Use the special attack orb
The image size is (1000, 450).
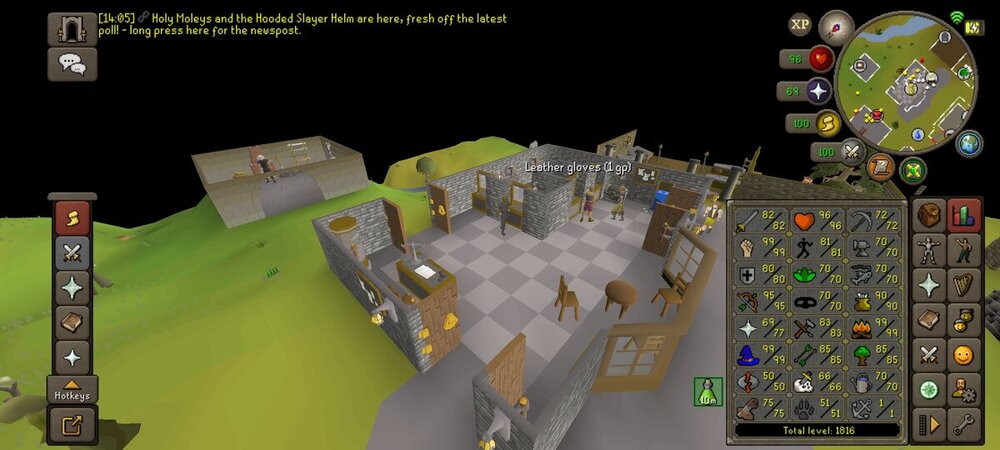(852, 152)
